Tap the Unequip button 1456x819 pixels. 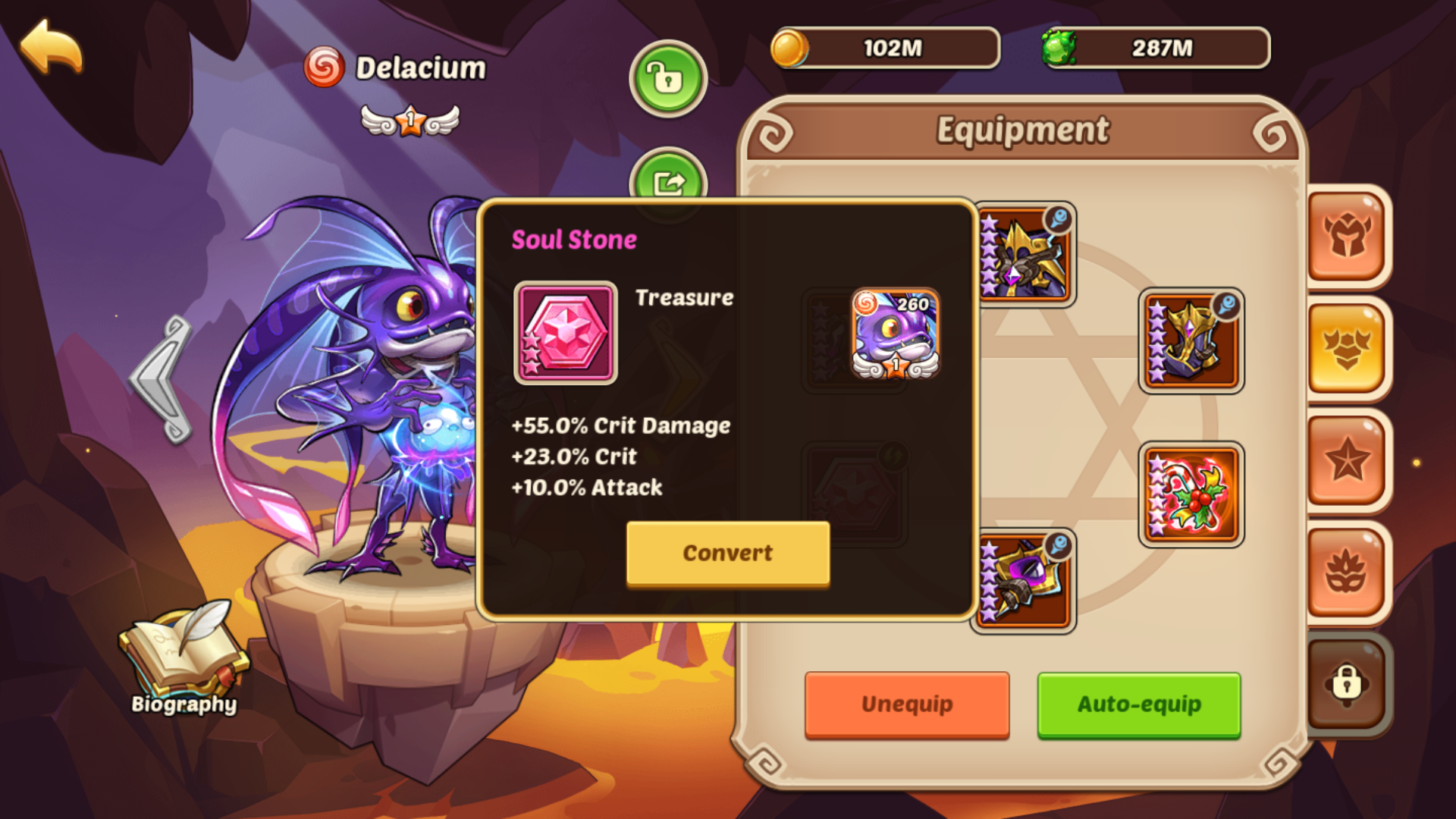[907, 704]
